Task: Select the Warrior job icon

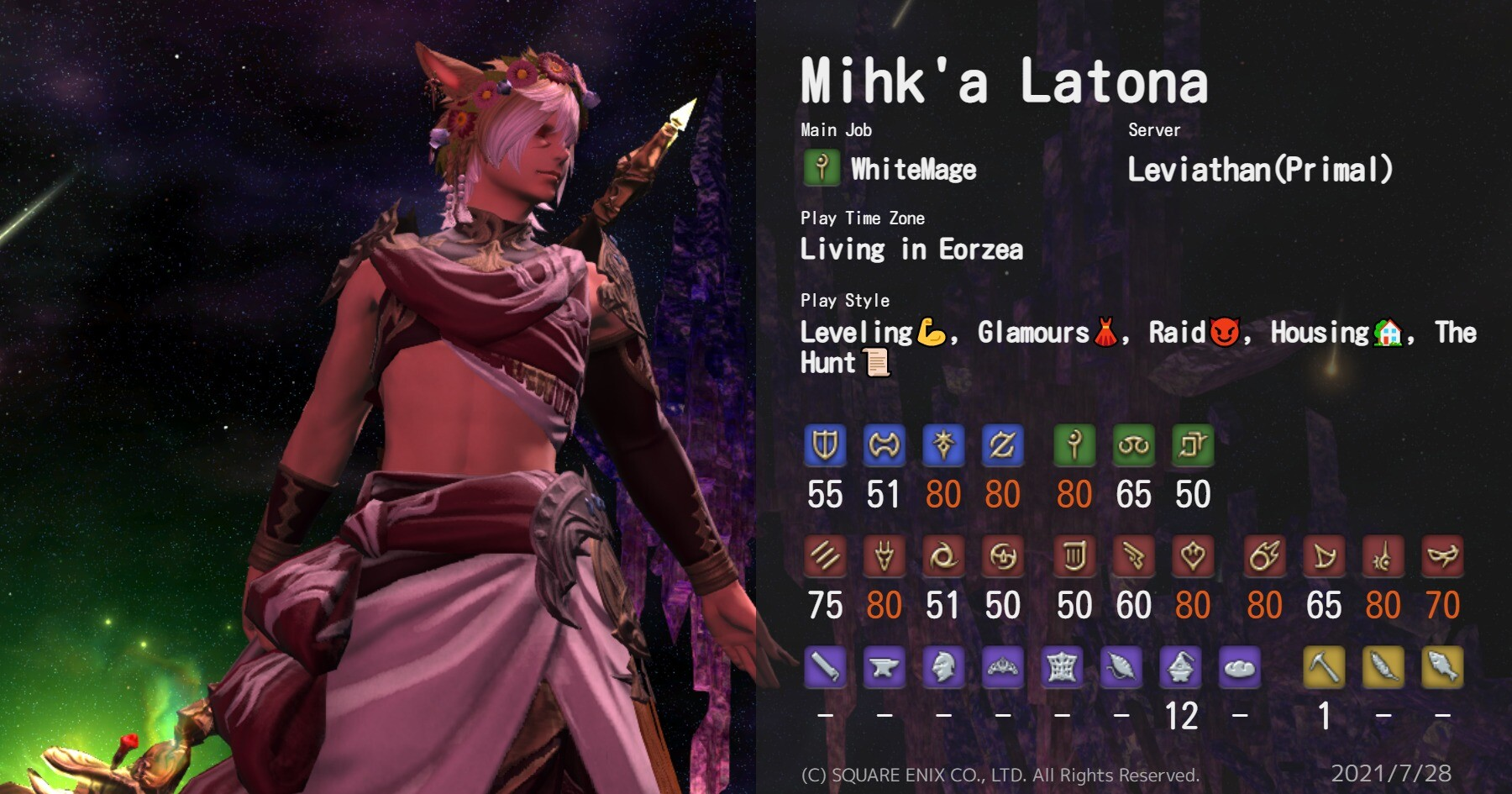Action: [x=884, y=444]
